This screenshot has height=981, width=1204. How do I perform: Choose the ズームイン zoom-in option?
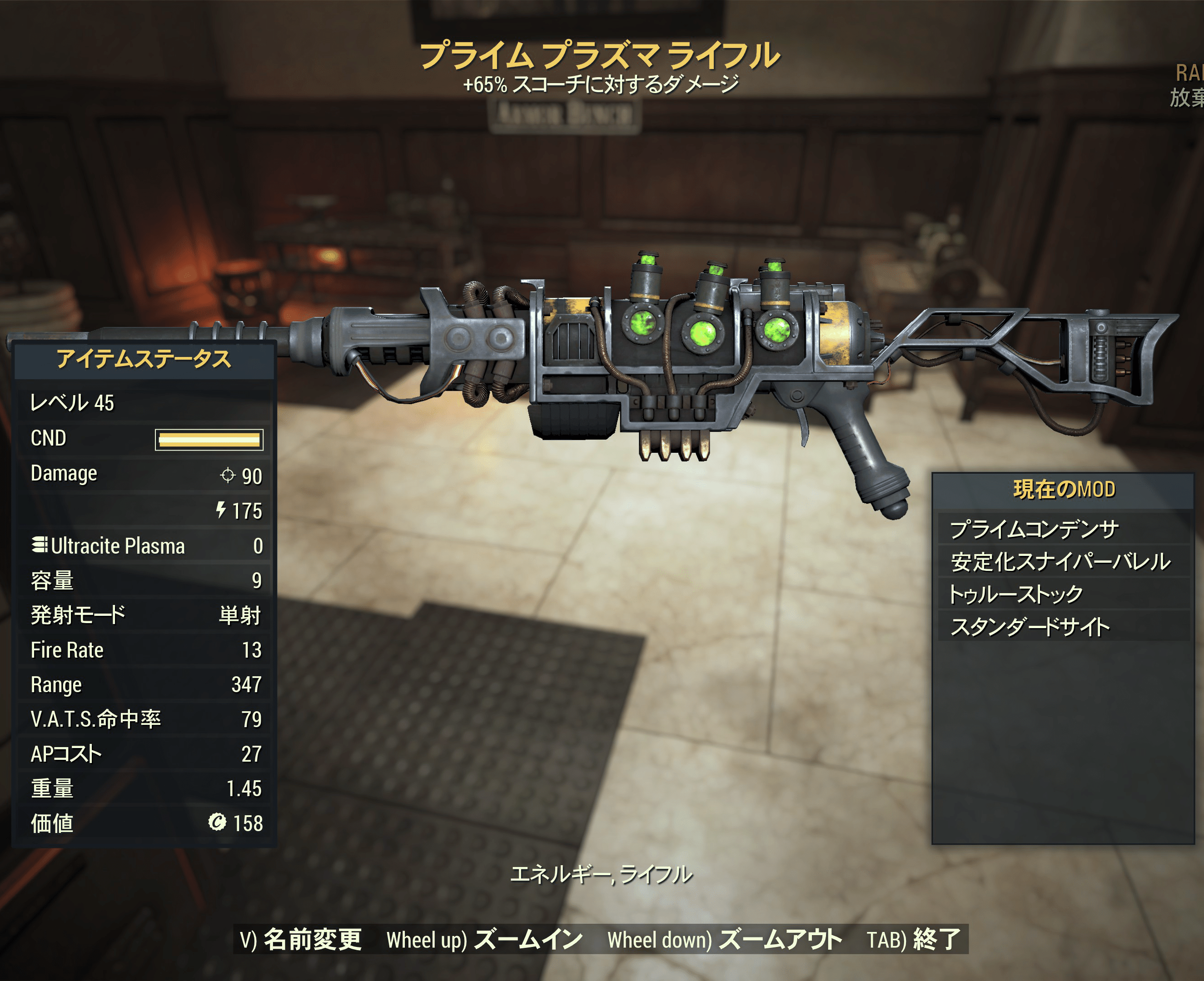tap(484, 940)
